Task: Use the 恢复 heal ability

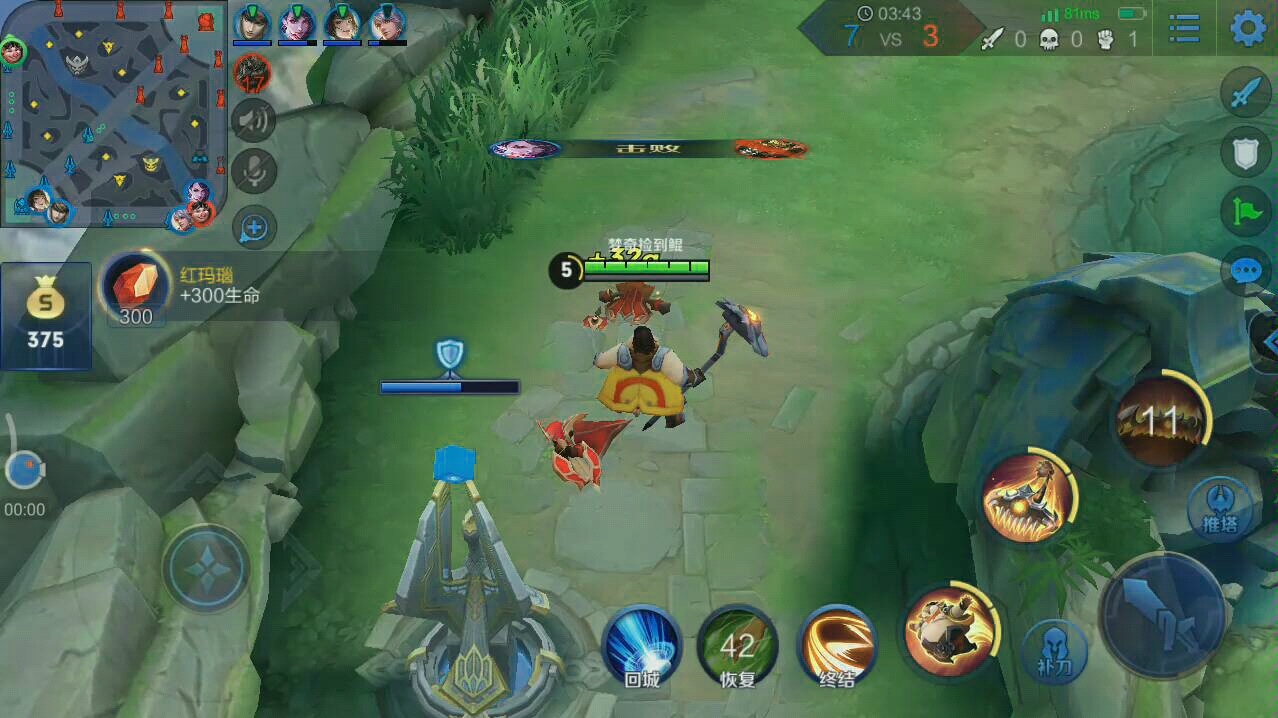Action: [737, 645]
